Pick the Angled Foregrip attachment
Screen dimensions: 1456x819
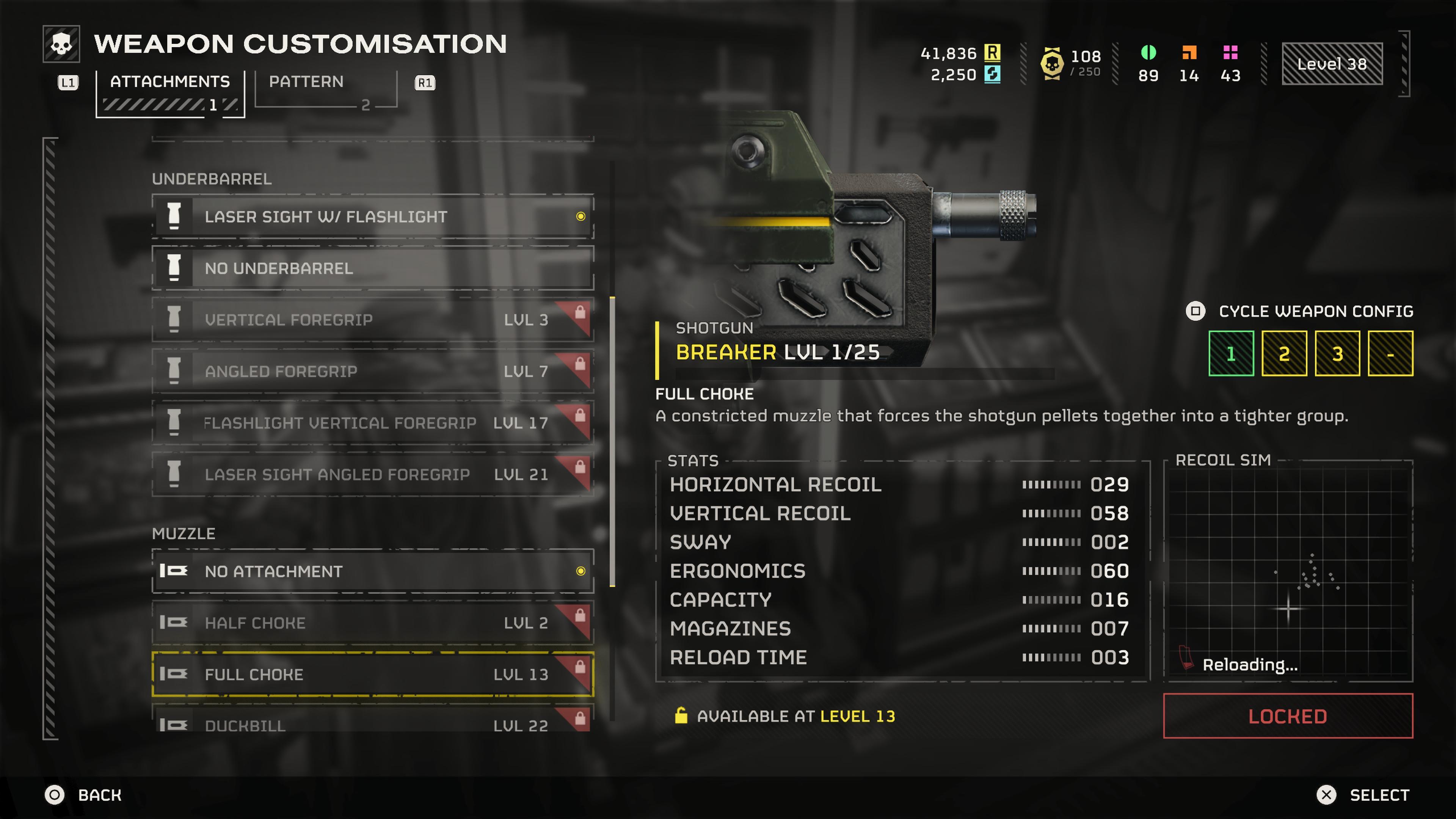(x=372, y=371)
